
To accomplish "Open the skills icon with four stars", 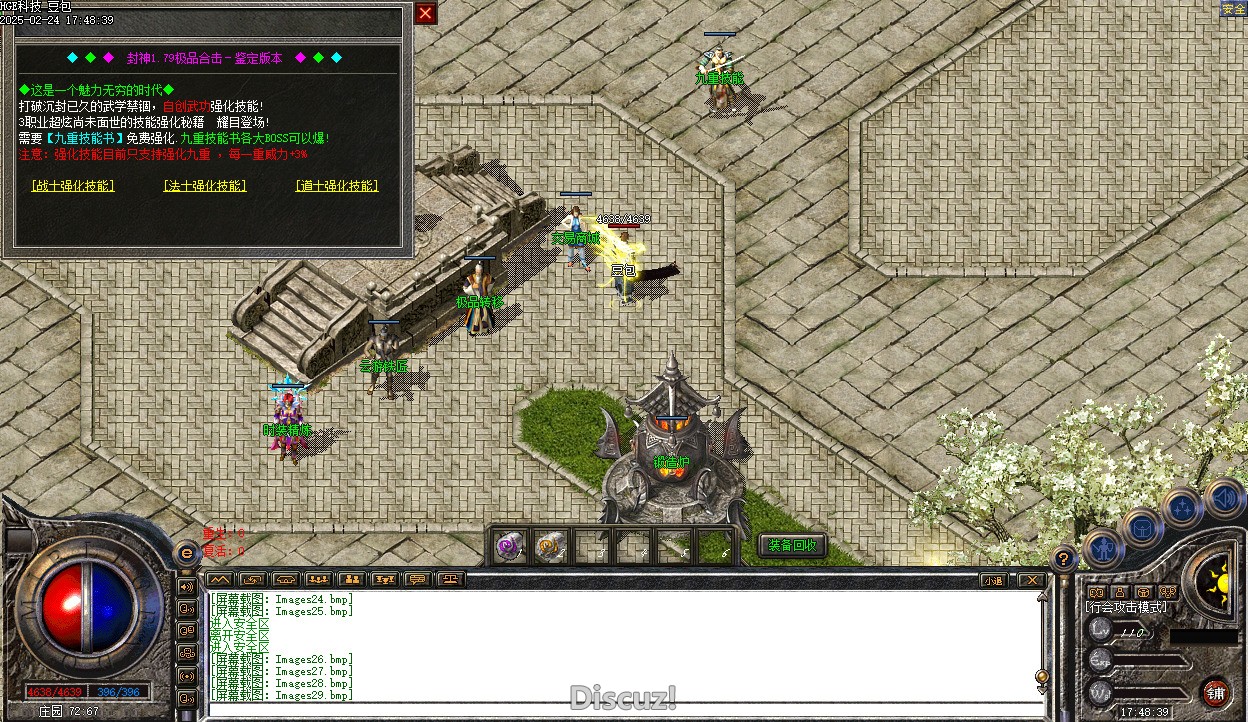I will tap(1183, 508).
